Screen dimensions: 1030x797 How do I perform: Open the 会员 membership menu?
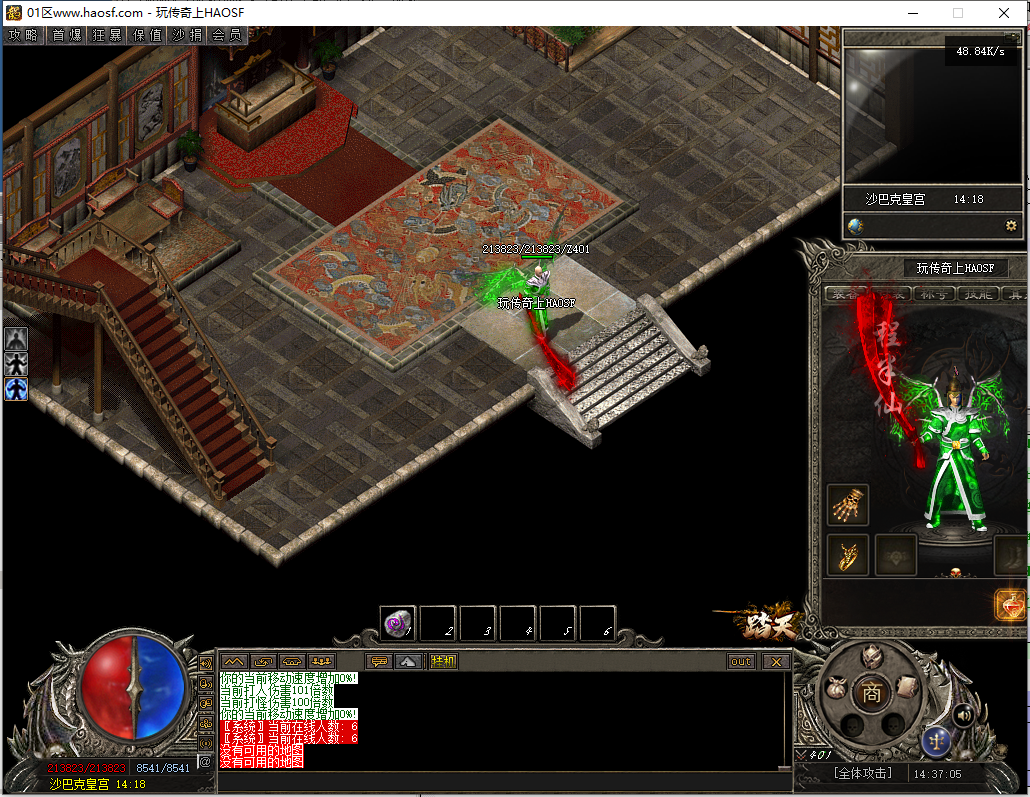227,35
